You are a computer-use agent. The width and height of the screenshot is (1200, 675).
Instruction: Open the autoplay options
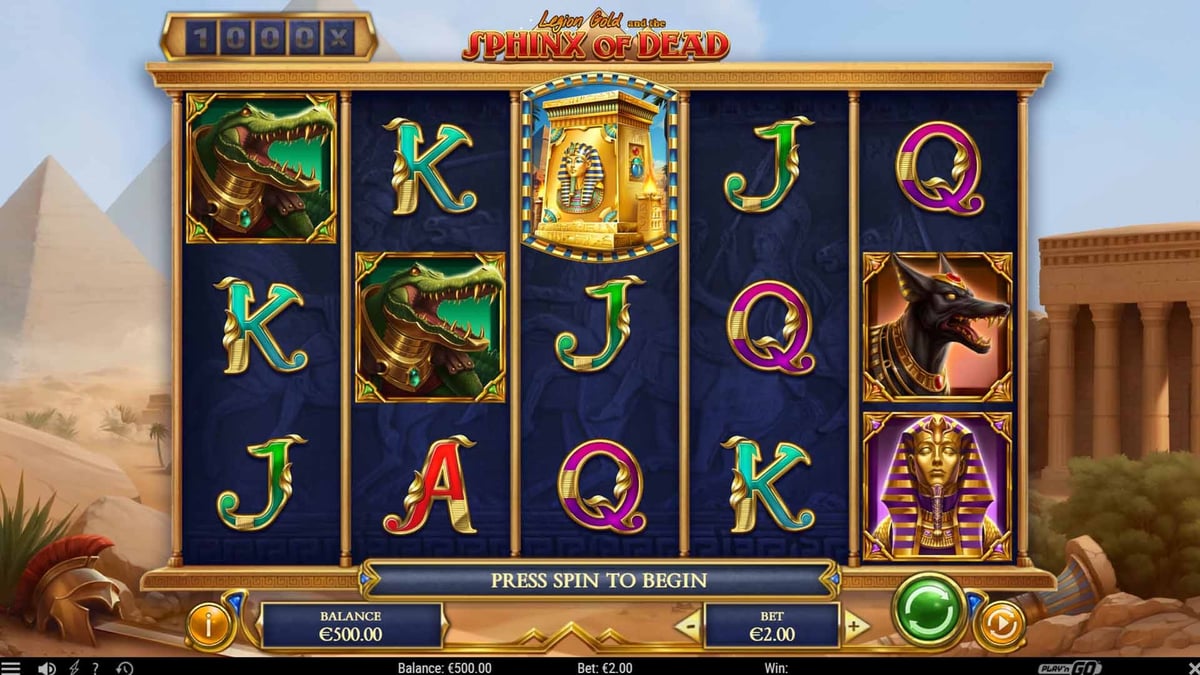[x=999, y=625]
